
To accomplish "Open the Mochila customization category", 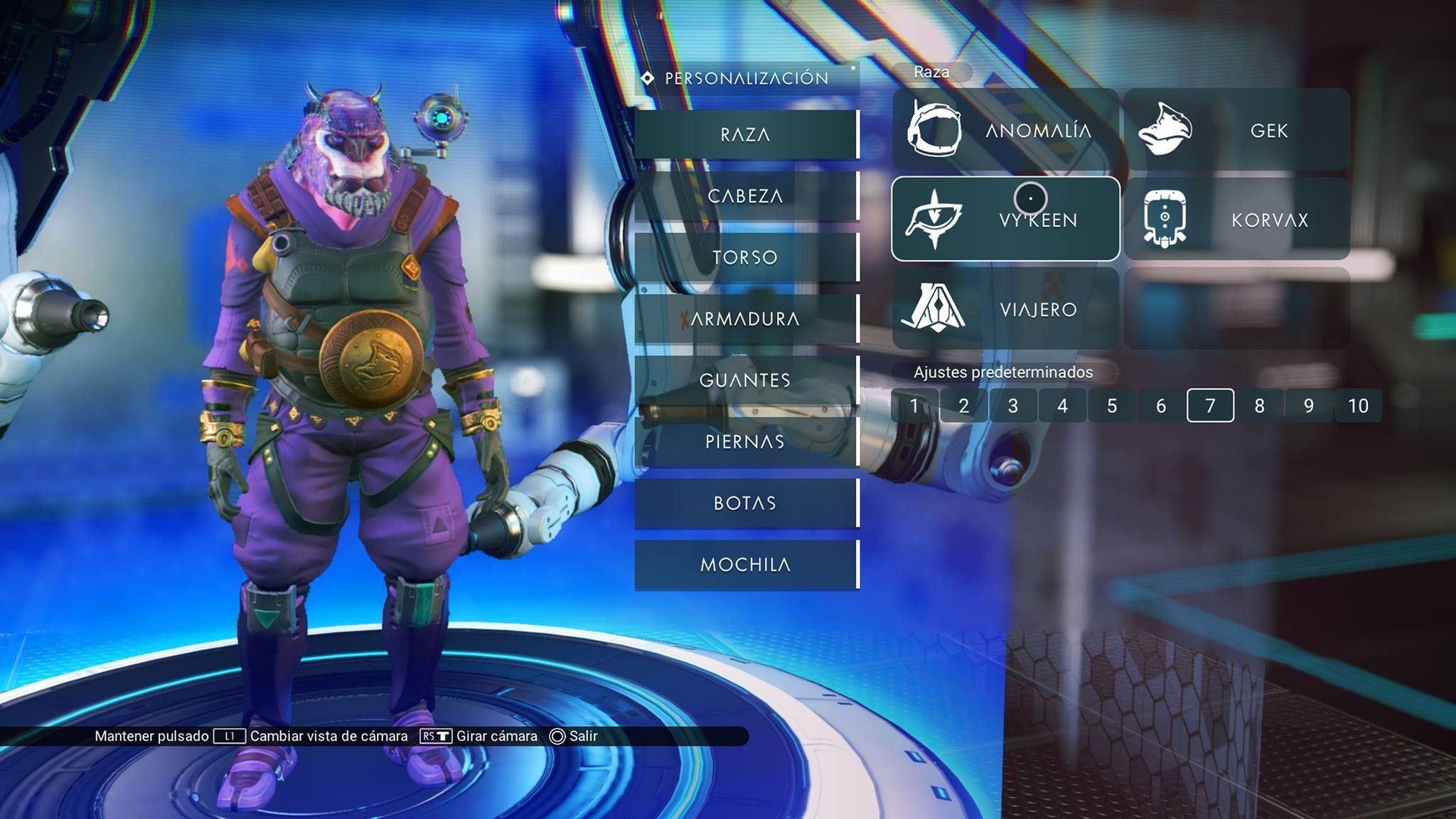I will pyautogui.click(x=746, y=564).
